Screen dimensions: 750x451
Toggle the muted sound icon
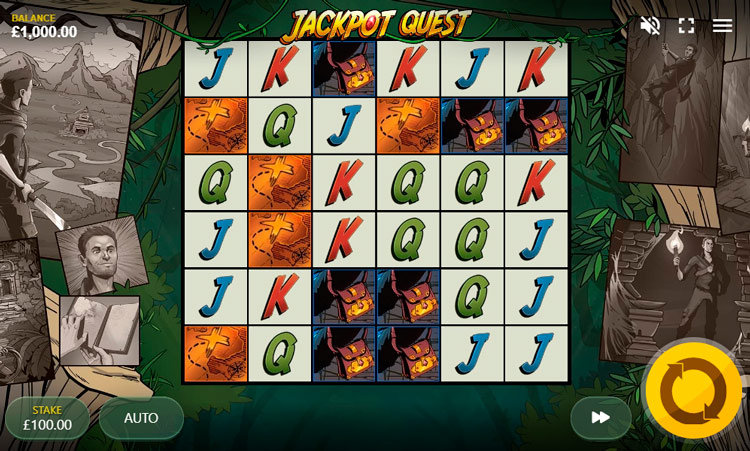(650, 26)
